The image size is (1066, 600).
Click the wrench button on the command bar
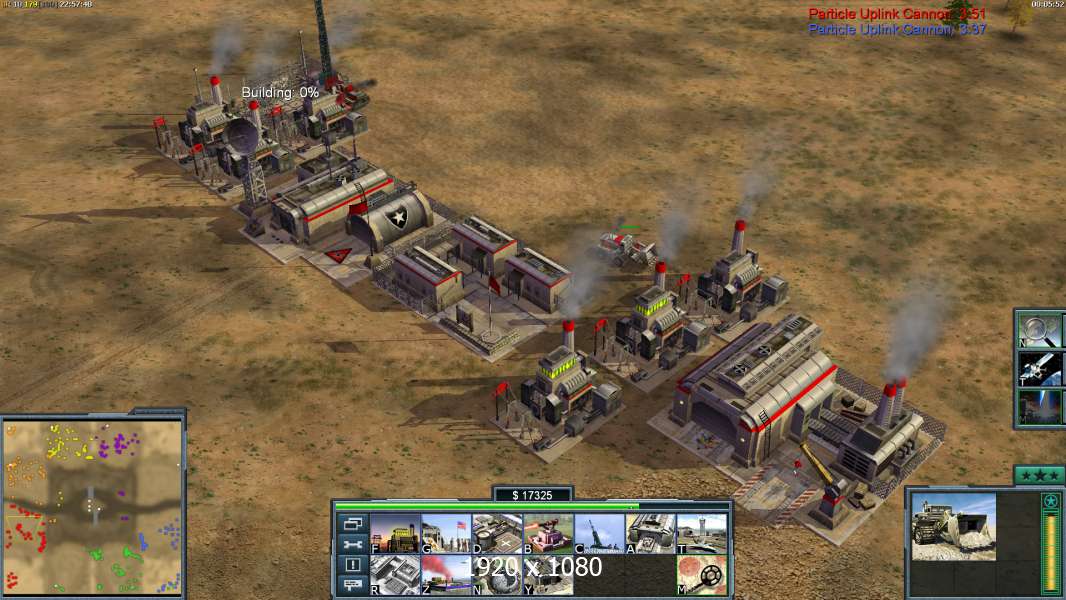point(353,544)
